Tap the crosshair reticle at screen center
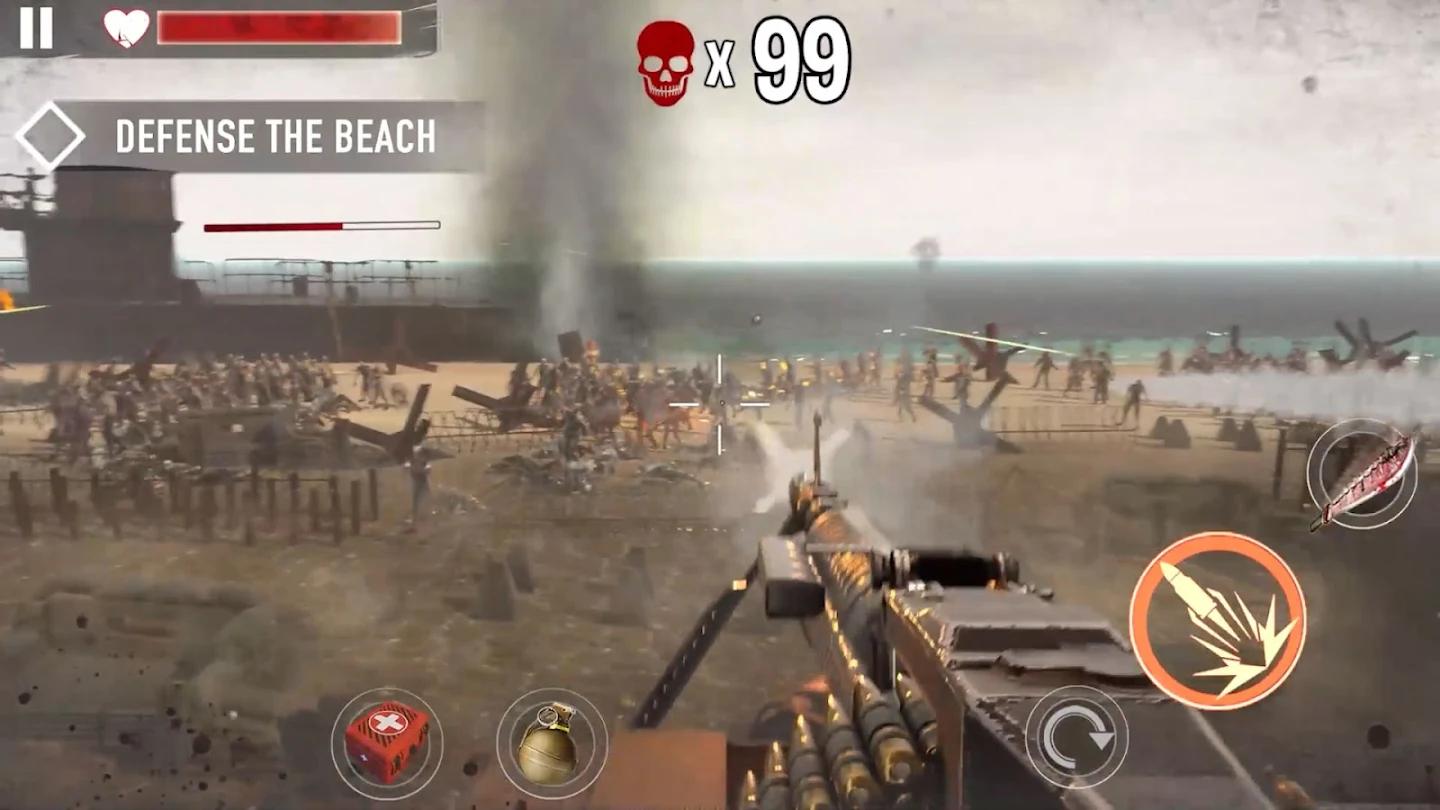The width and height of the screenshot is (1440, 810). click(722, 405)
